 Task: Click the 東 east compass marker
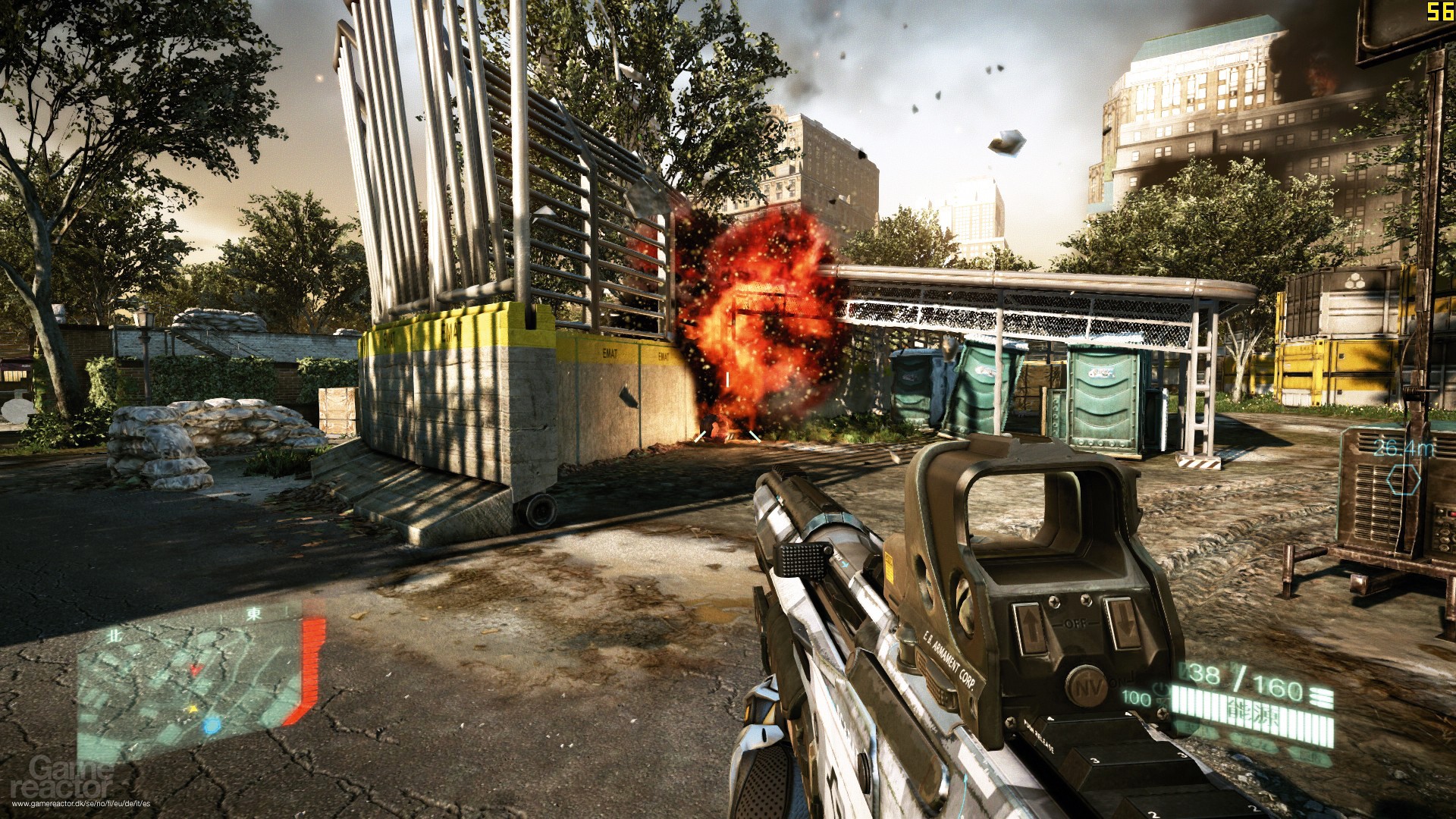tap(255, 614)
